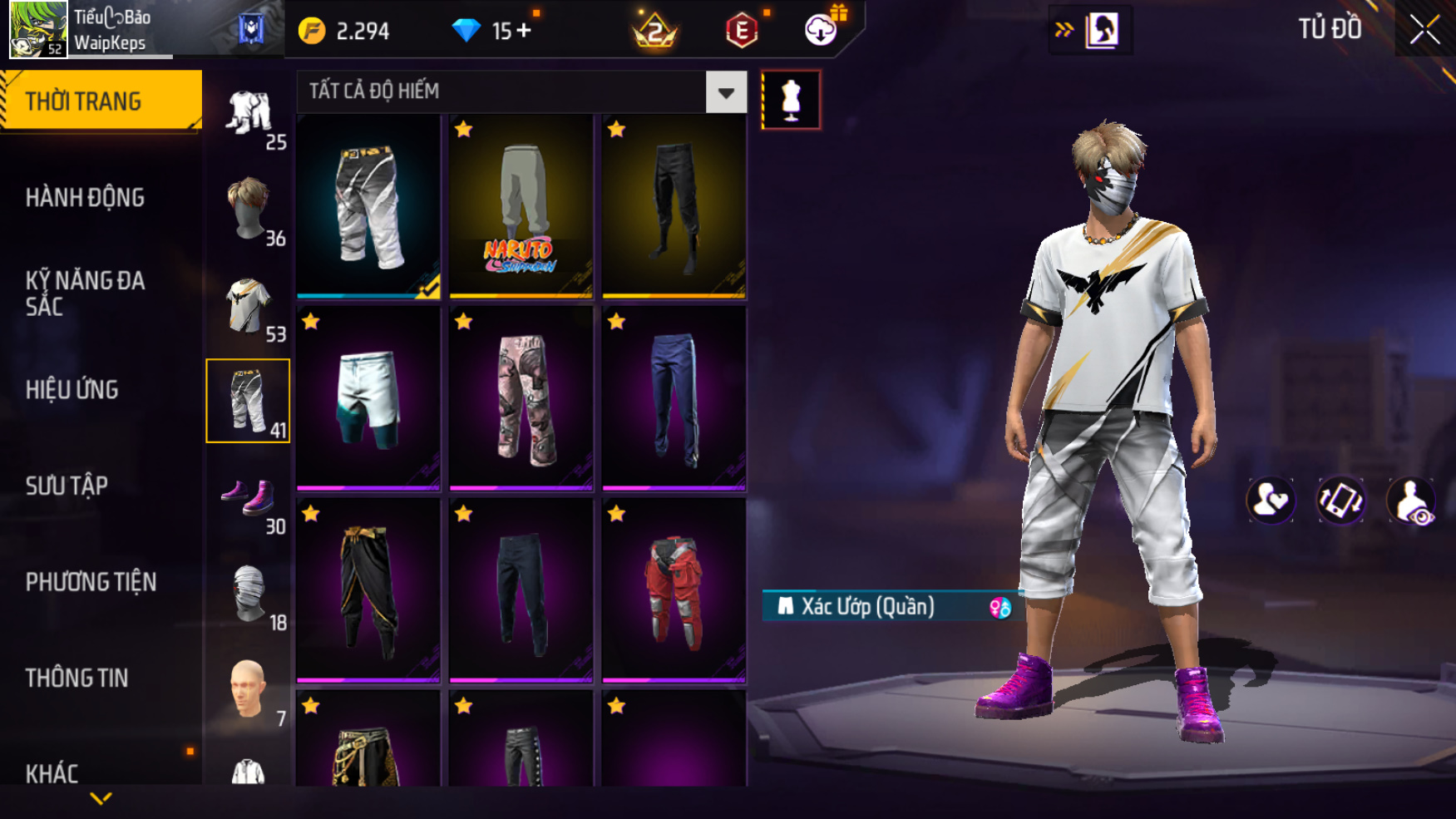Open the hair category icon
Screen dimensions: 1456x819
click(x=248, y=208)
